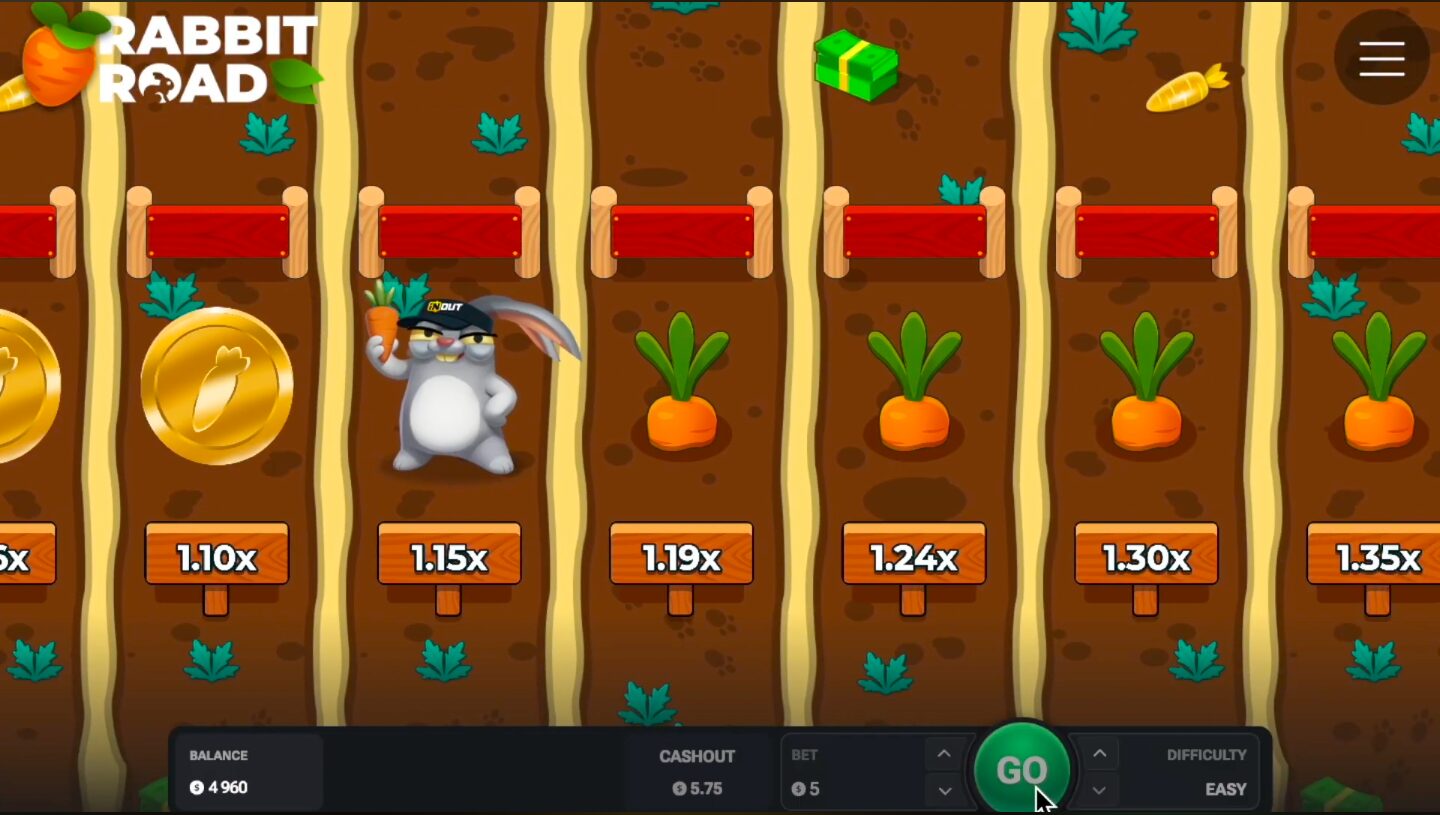
Task: Click the DIFFICULTY label to change mode
Action: [x=1207, y=755]
